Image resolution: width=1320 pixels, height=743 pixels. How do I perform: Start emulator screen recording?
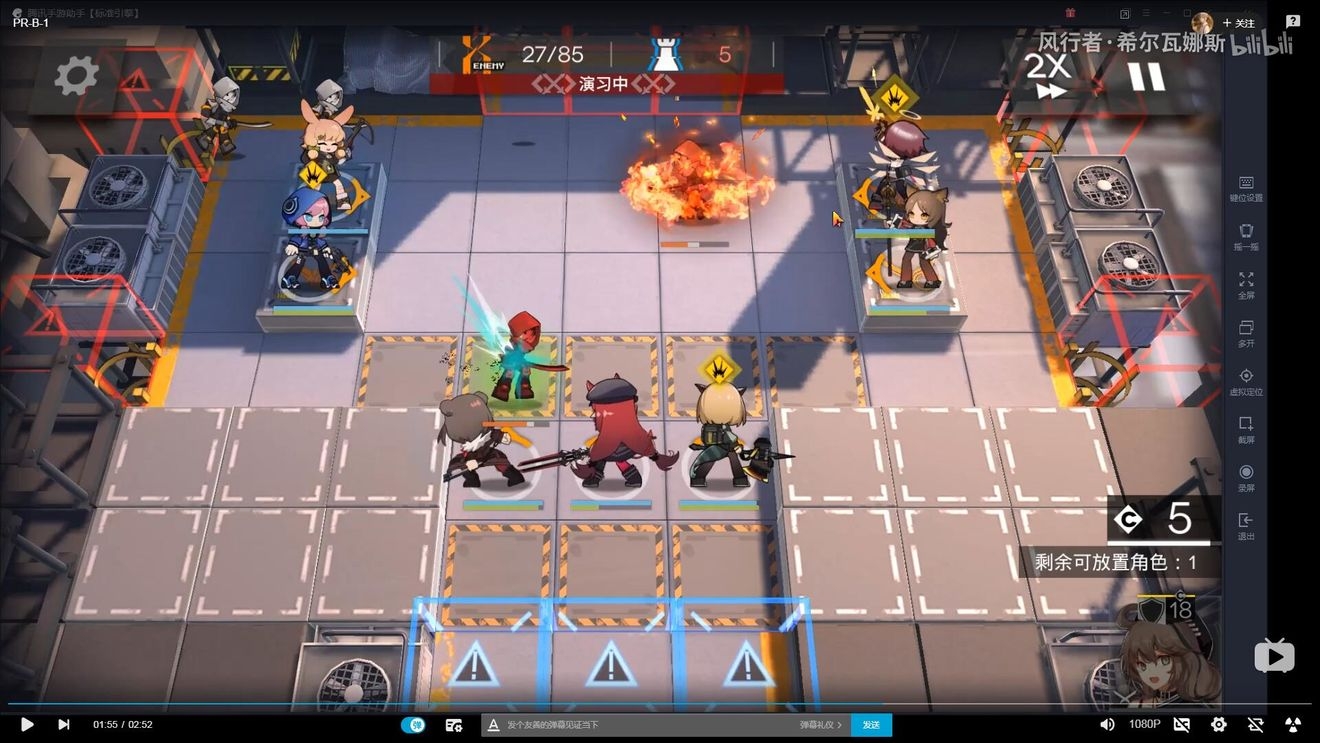point(1246,478)
